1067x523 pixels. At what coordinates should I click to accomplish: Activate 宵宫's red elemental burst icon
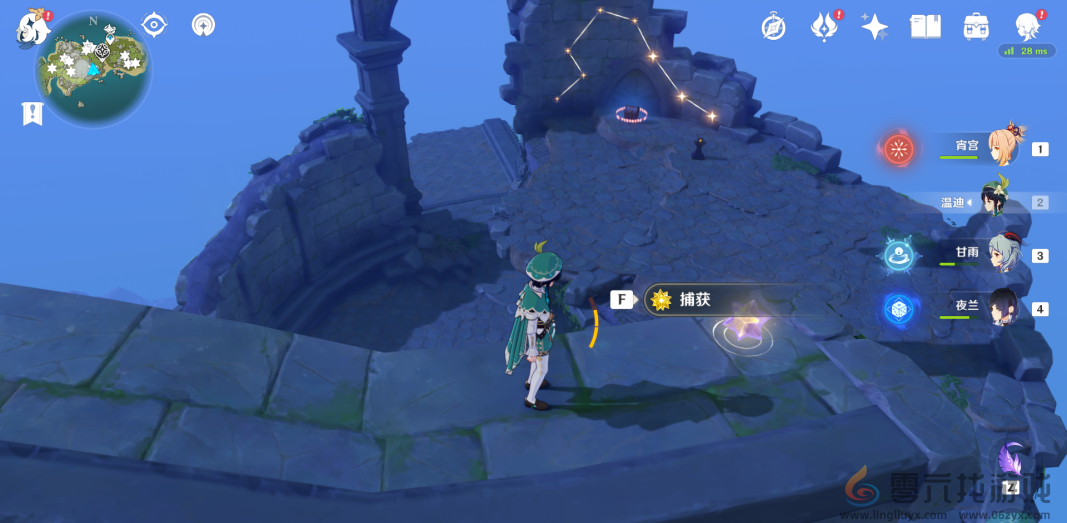[899, 150]
